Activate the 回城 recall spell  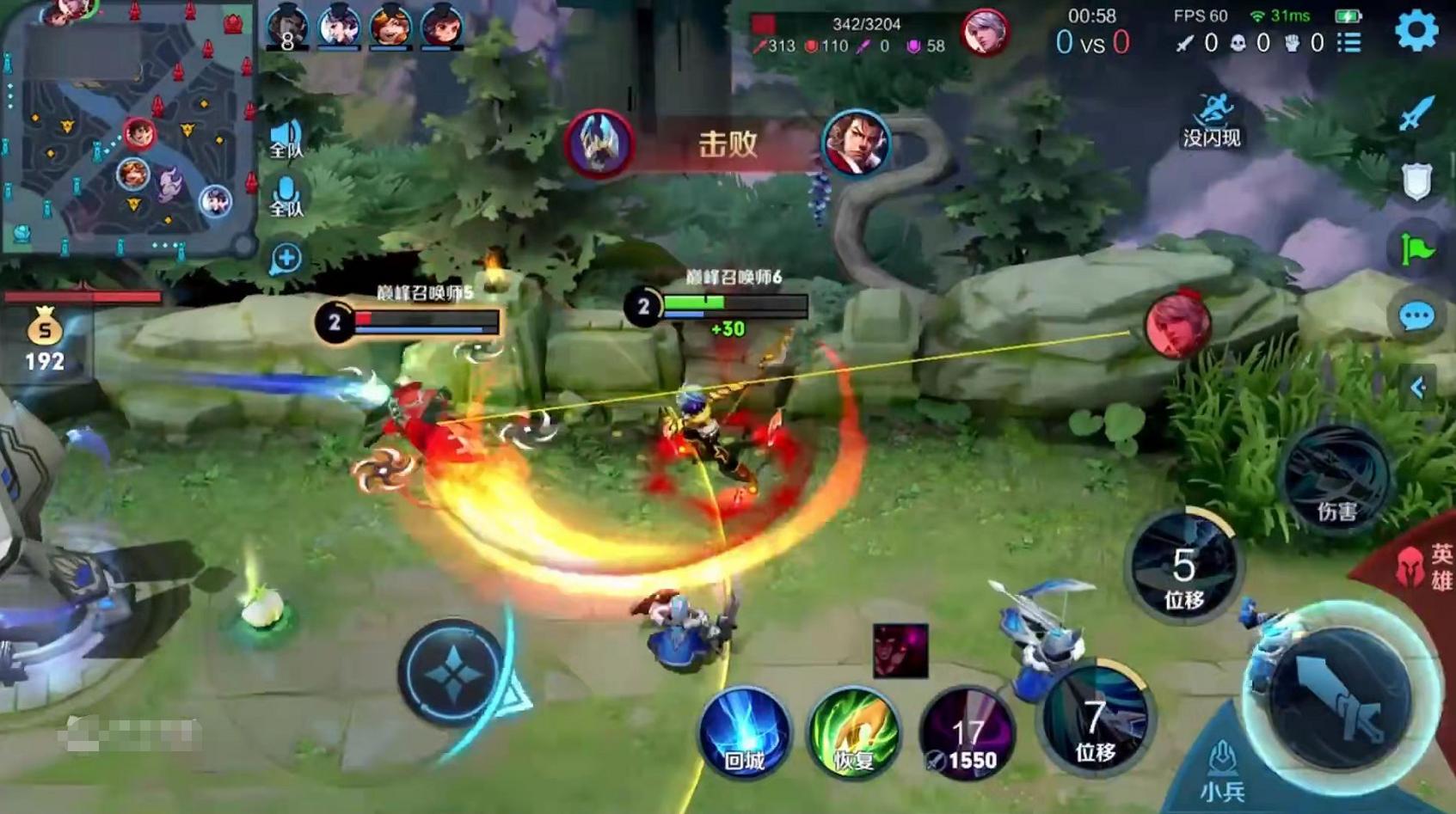click(744, 733)
